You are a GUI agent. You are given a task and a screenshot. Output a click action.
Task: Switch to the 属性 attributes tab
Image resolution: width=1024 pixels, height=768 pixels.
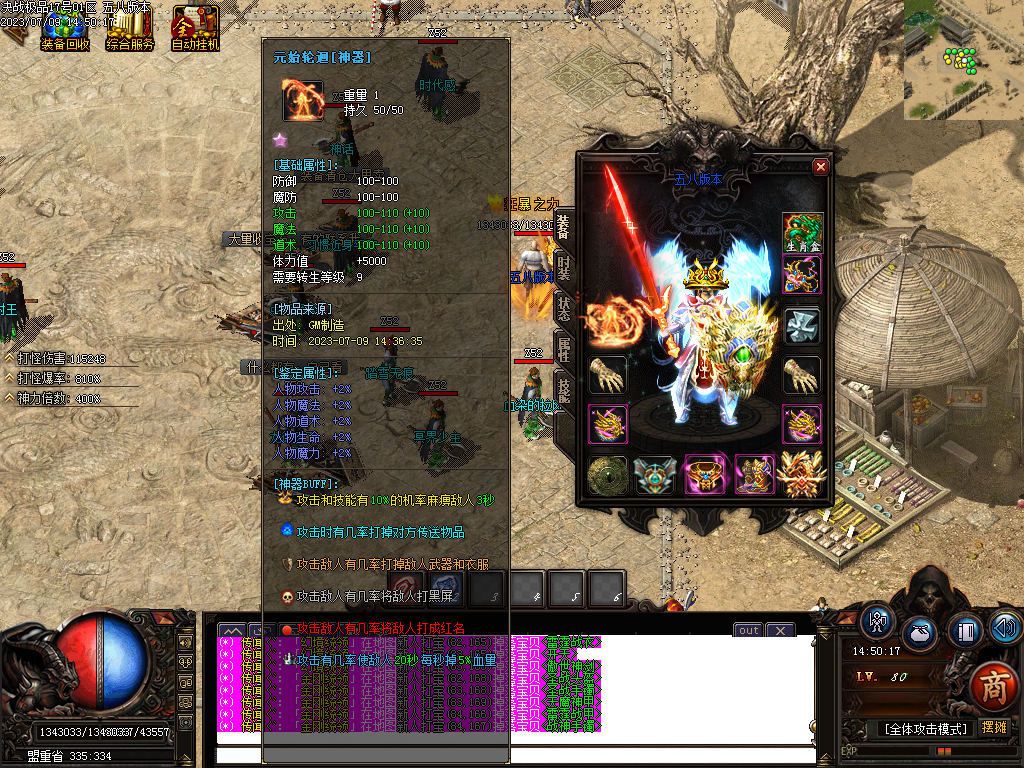coord(564,351)
